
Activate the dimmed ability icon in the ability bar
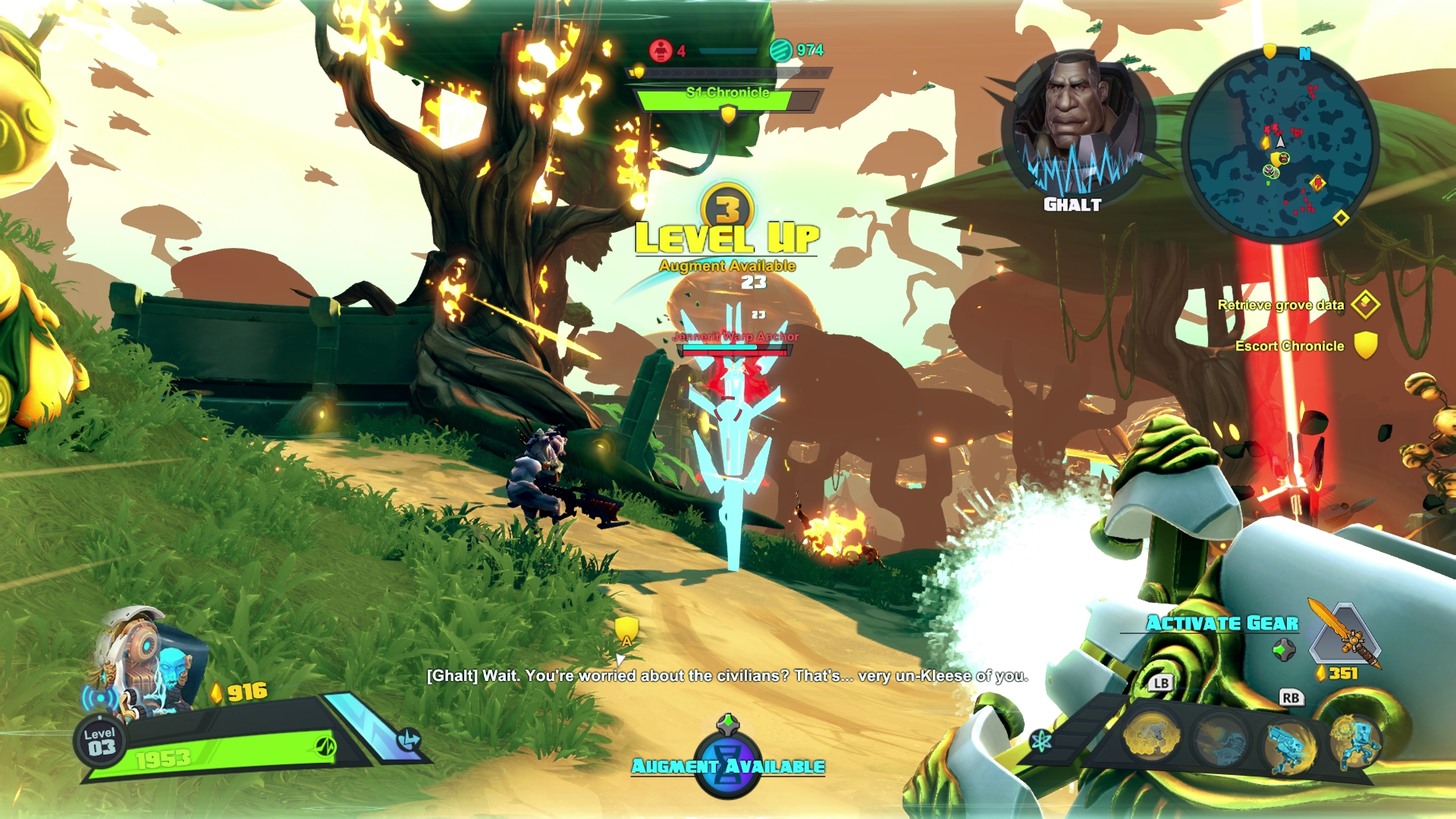1220,739
